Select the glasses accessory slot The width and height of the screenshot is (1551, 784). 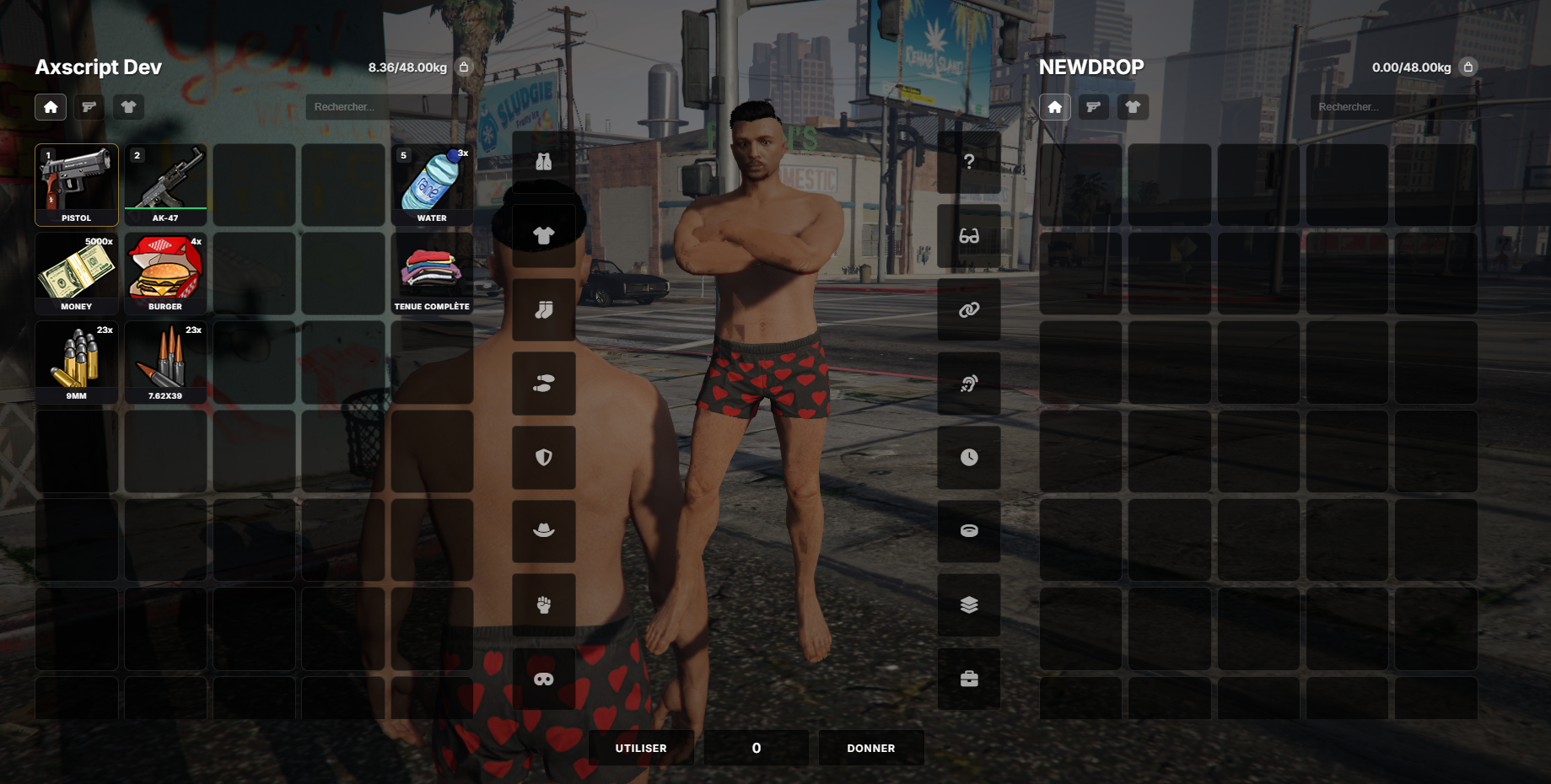click(969, 236)
